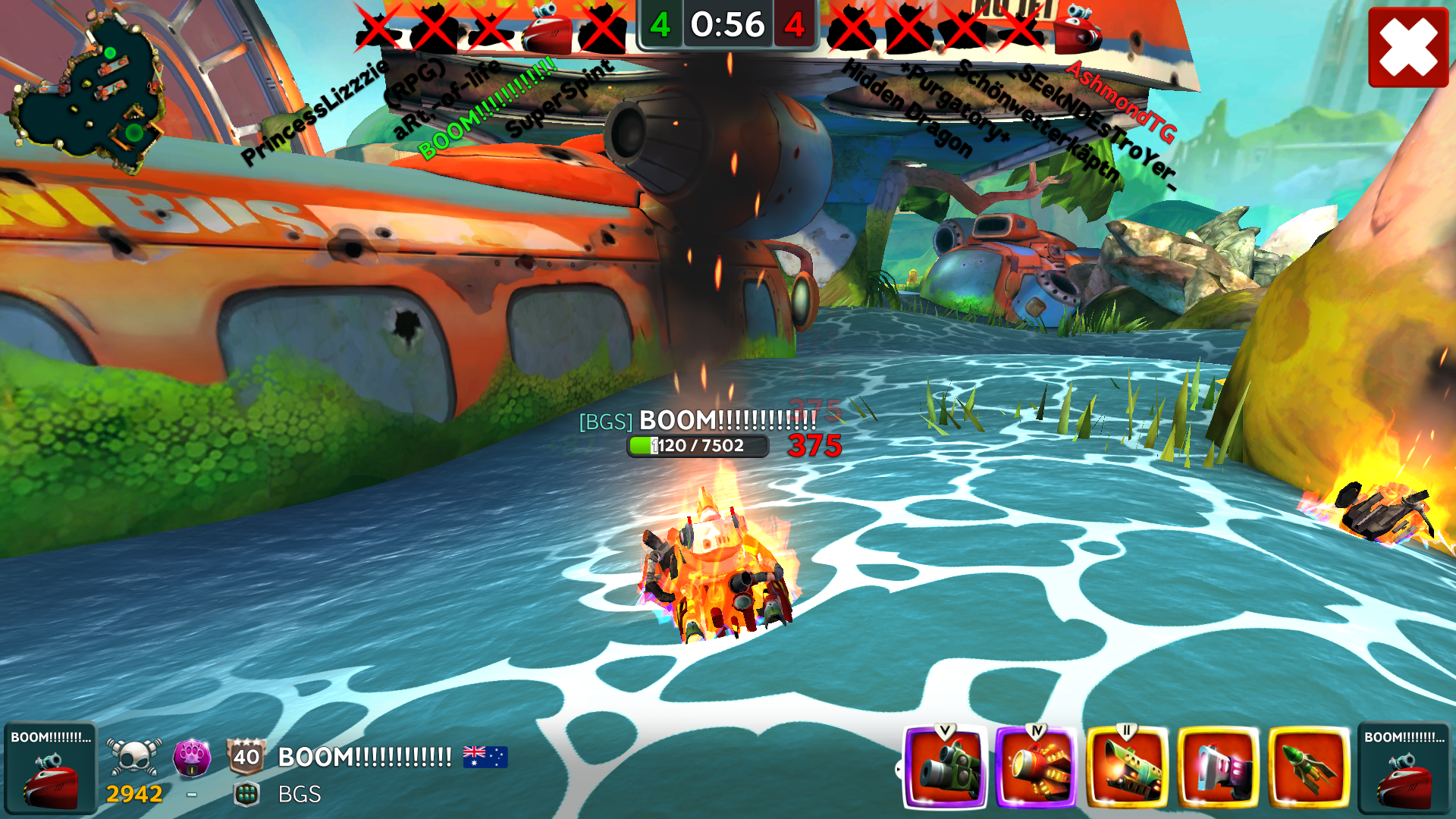Select the purple-framed tier V cannon weapon
Image resolution: width=1456 pixels, height=819 pixels.
pyautogui.click(x=945, y=767)
